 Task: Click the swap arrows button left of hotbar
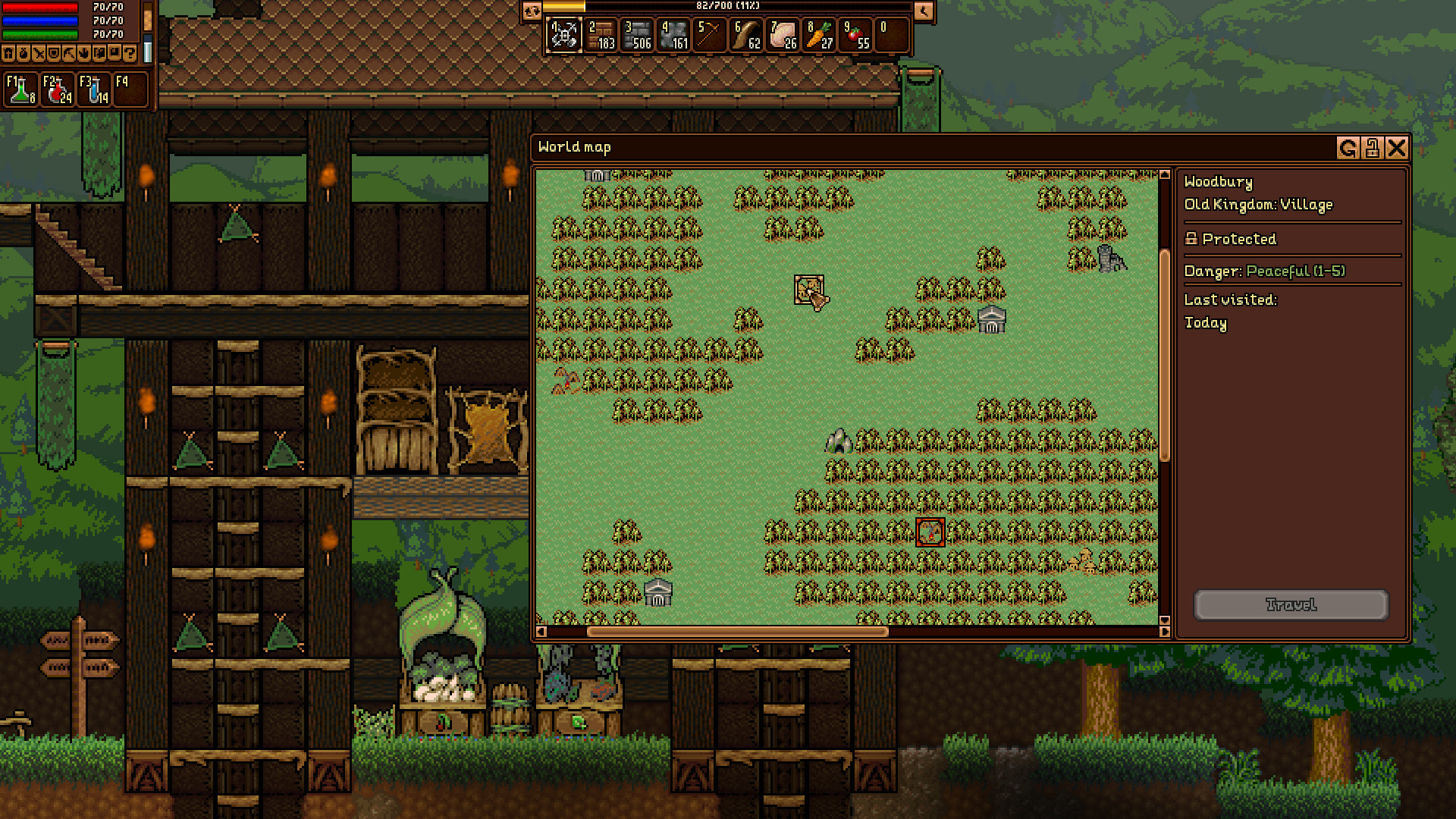[532, 11]
